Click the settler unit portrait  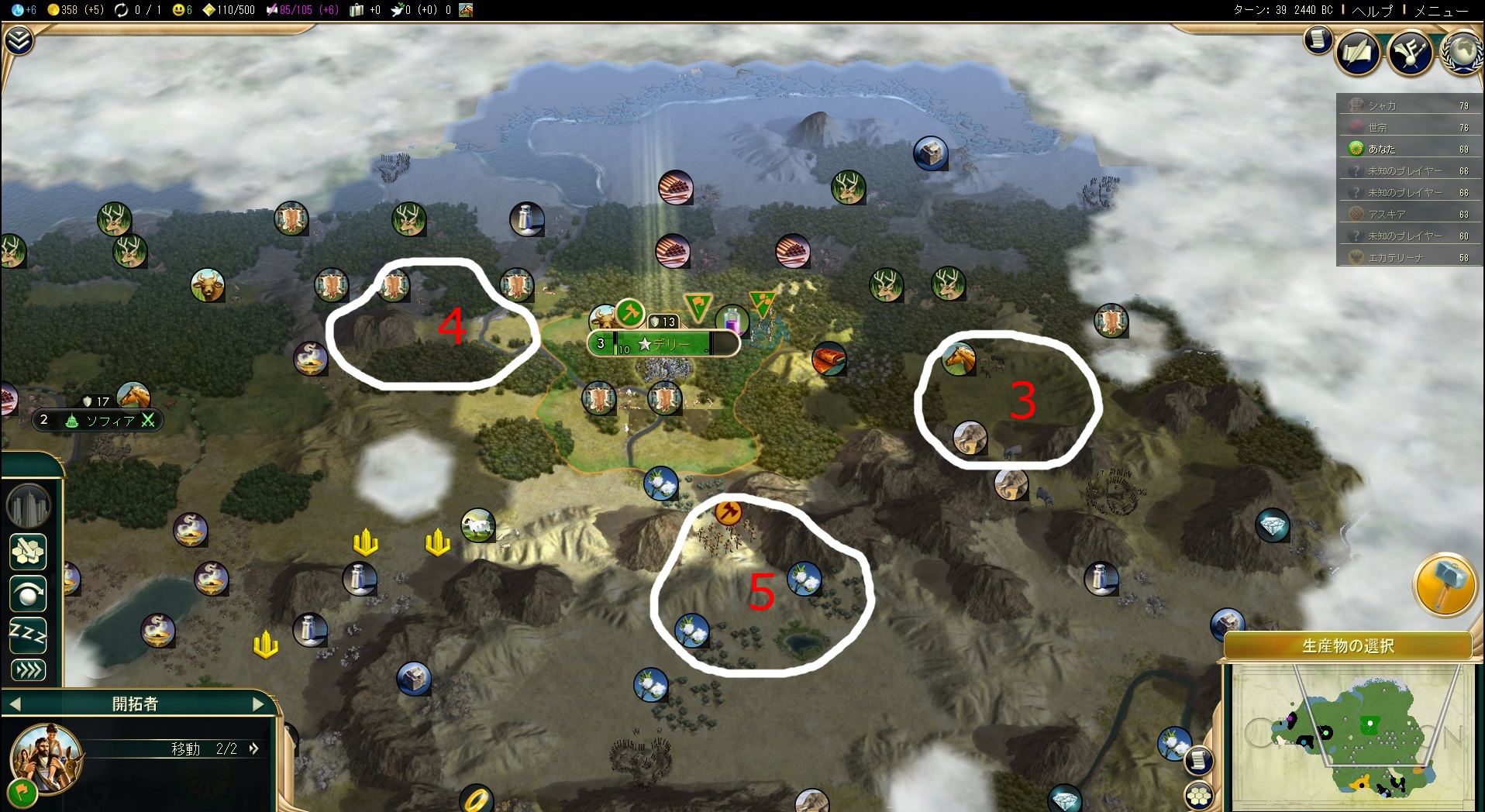click(47, 756)
